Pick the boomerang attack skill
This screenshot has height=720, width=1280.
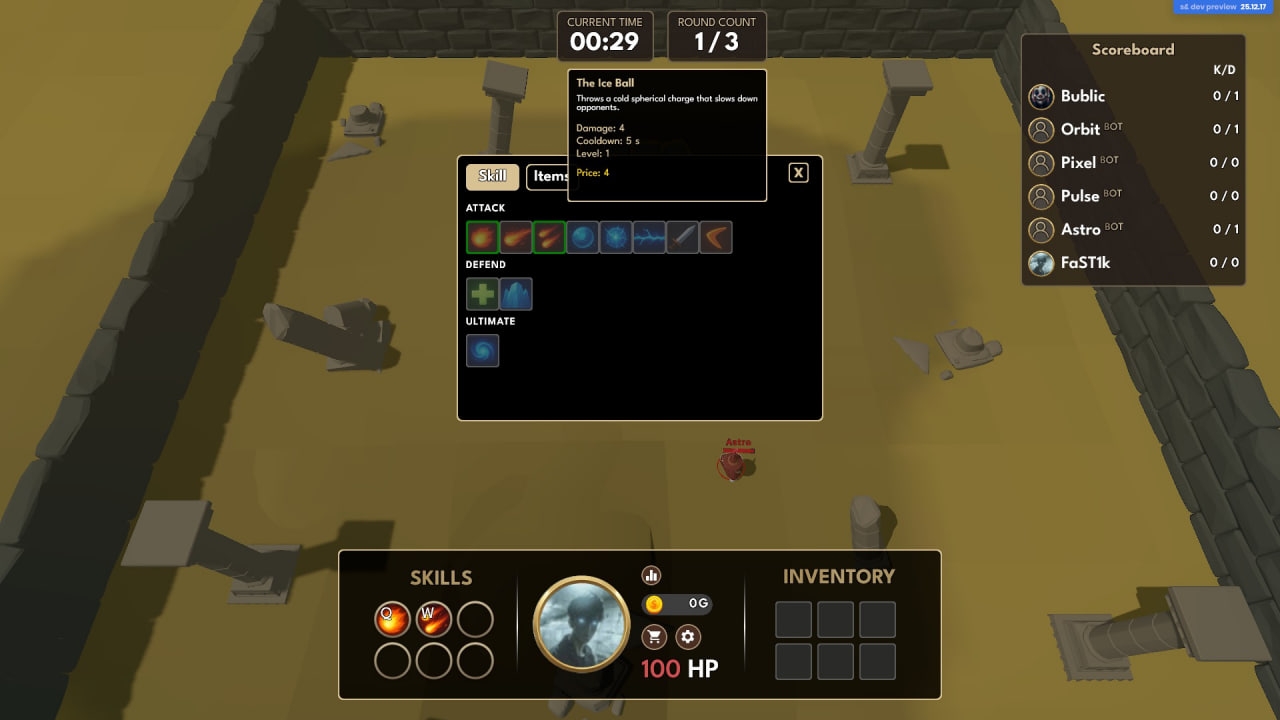(x=716, y=238)
